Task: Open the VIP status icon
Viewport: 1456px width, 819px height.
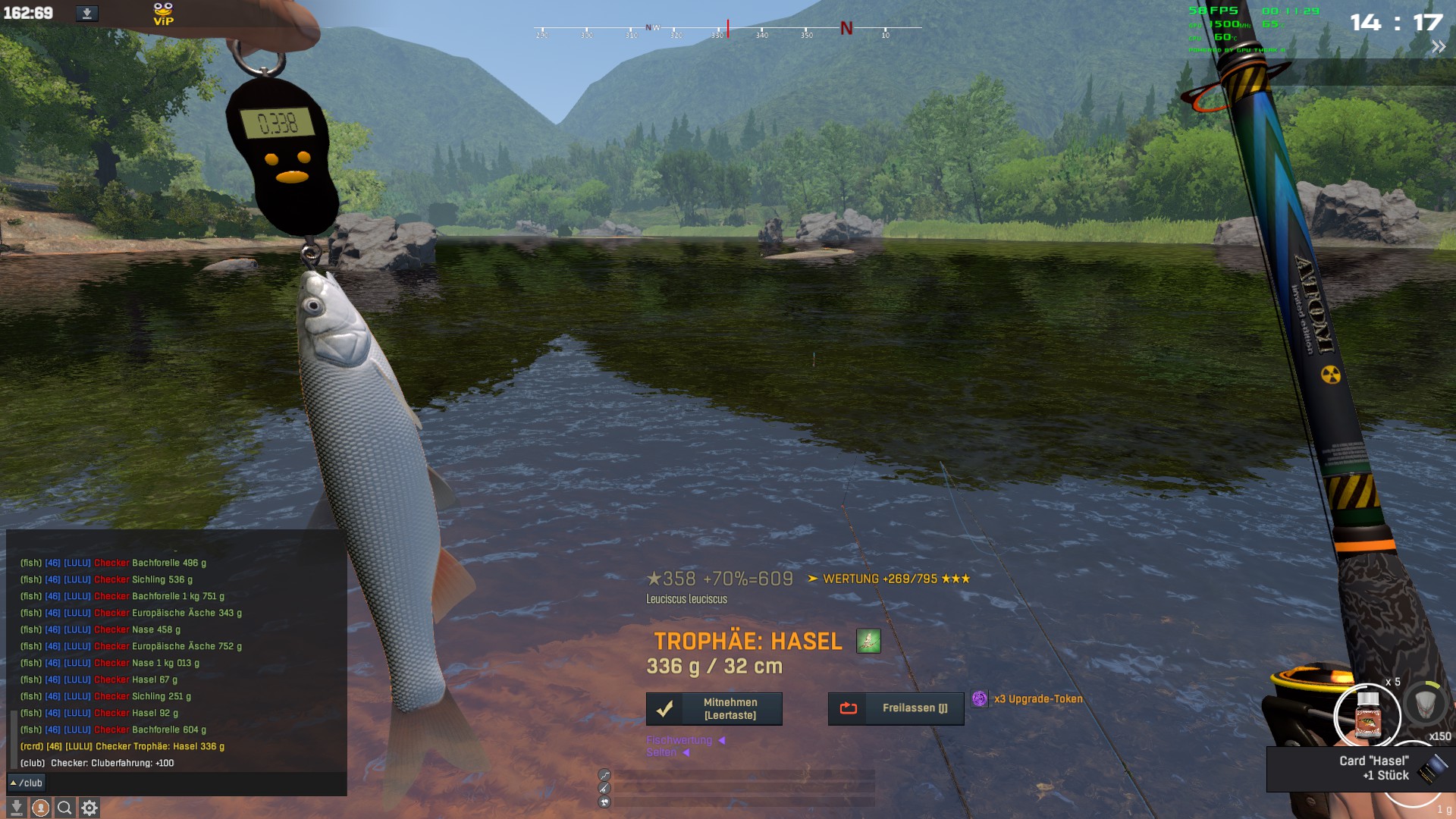Action: [163, 14]
